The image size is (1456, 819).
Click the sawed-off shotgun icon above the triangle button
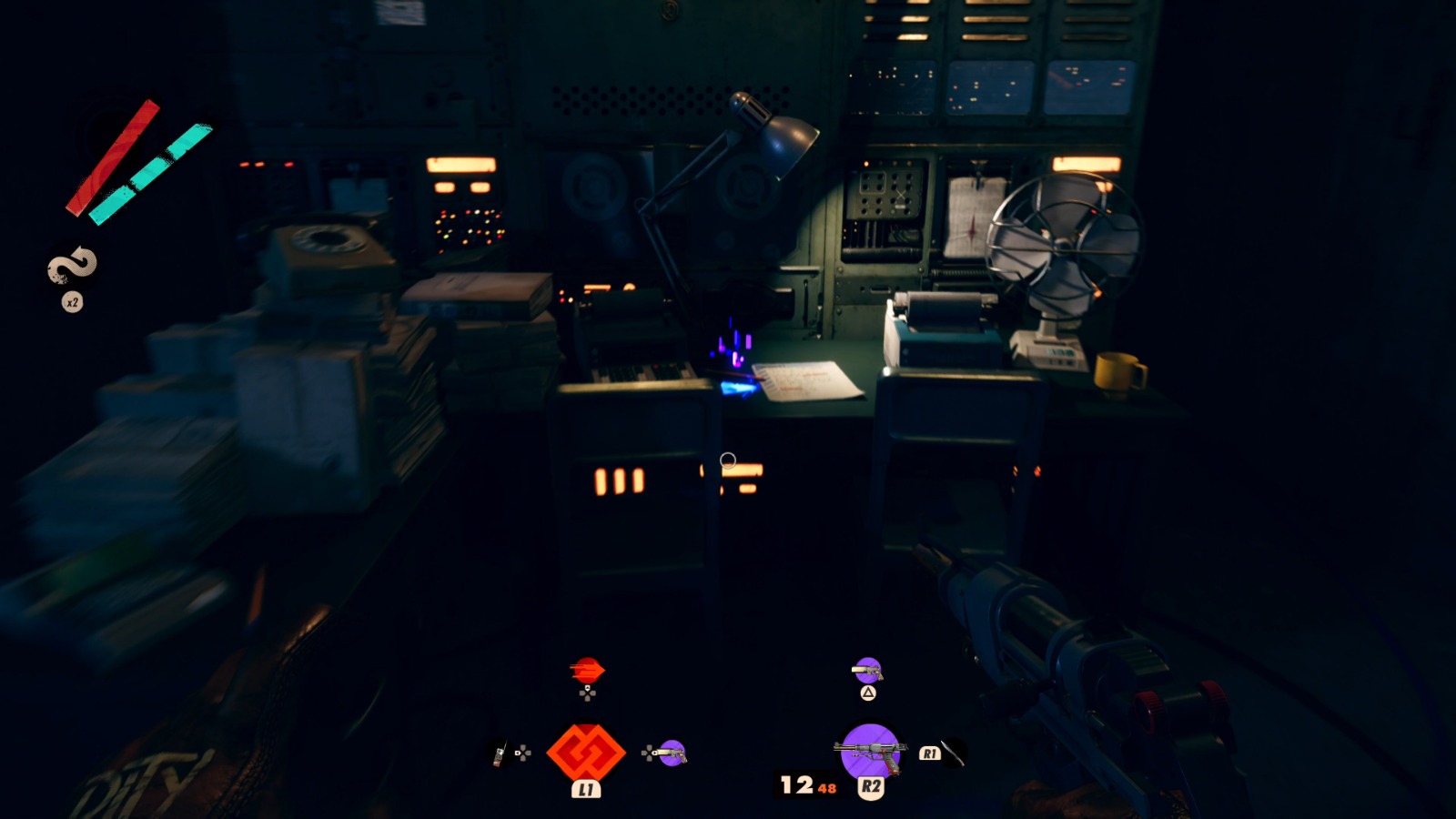point(869,672)
